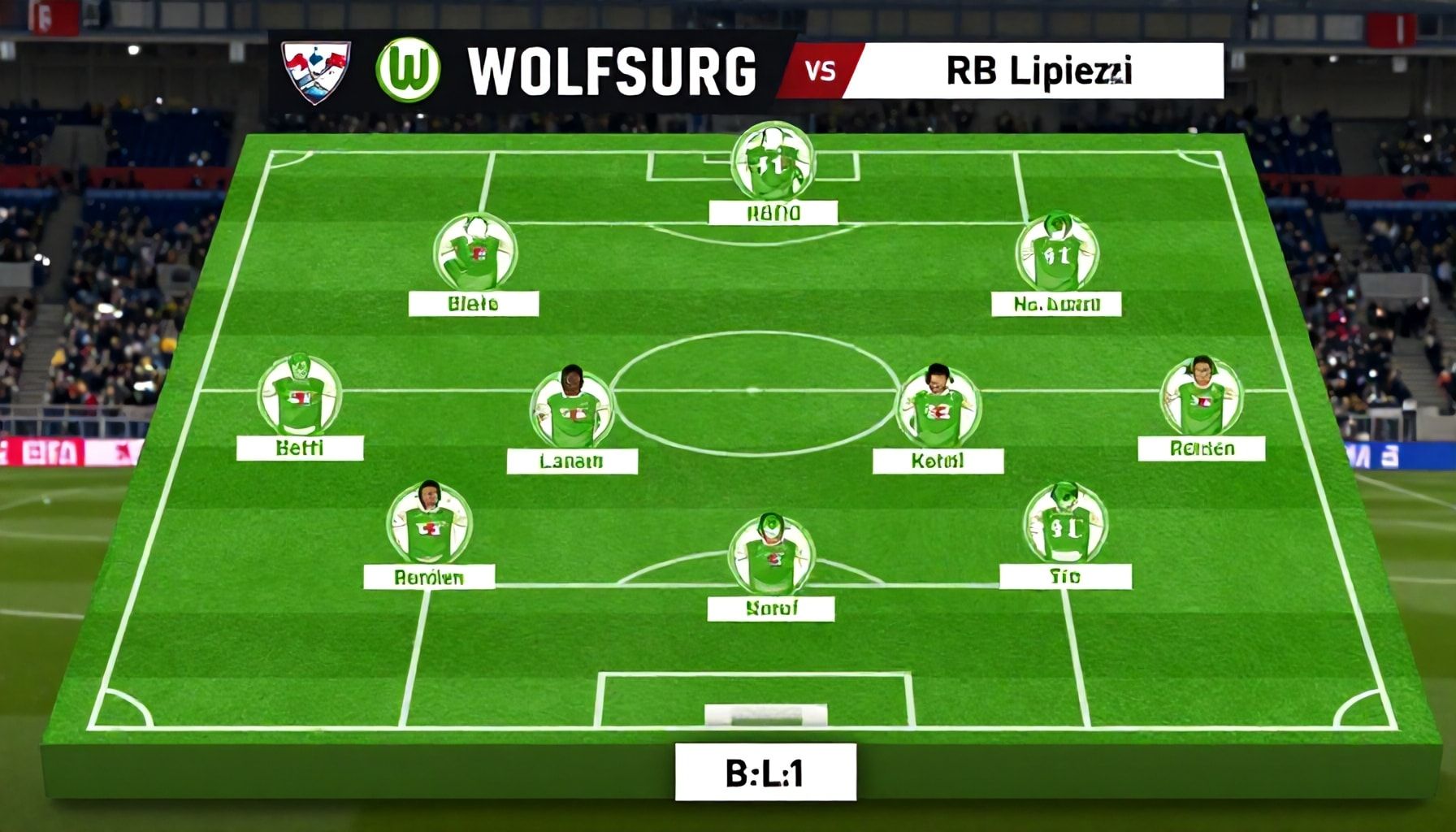Click the B:L:1 label below the pitch
1456x832 pixels.
pyautogui.click(x=765, y=772)
